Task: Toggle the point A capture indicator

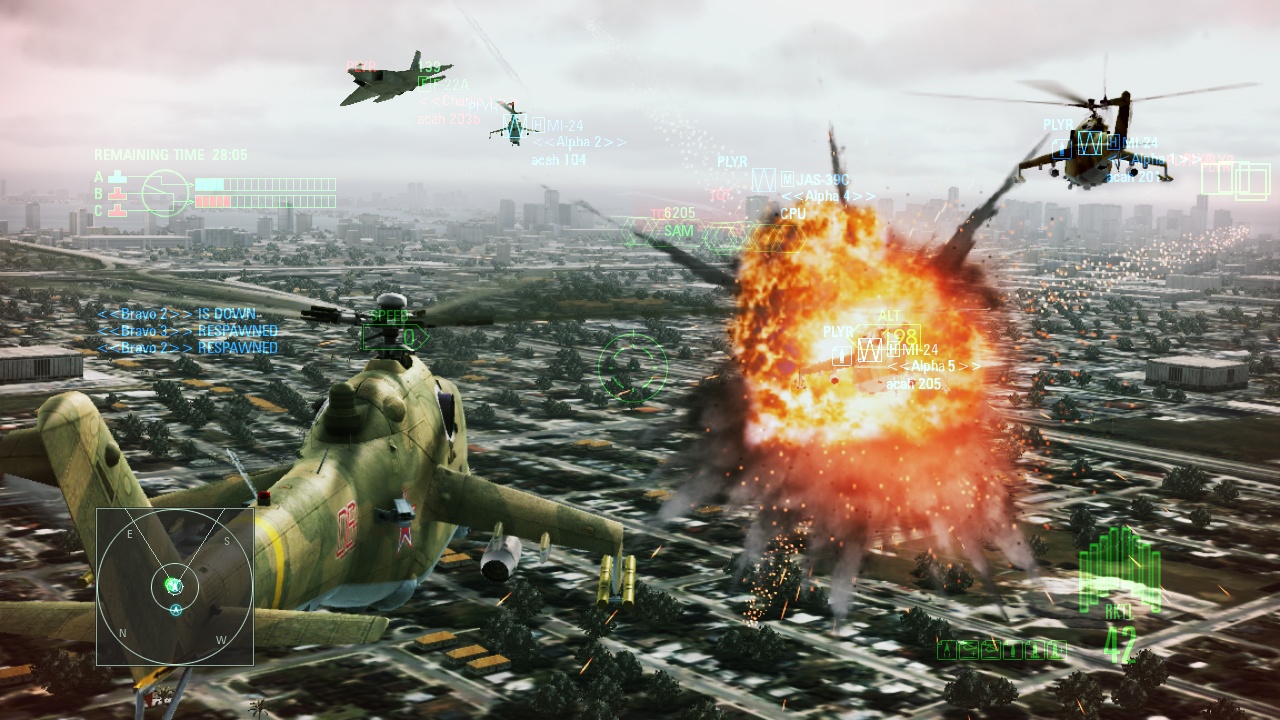Action: [x=118, y=176]
